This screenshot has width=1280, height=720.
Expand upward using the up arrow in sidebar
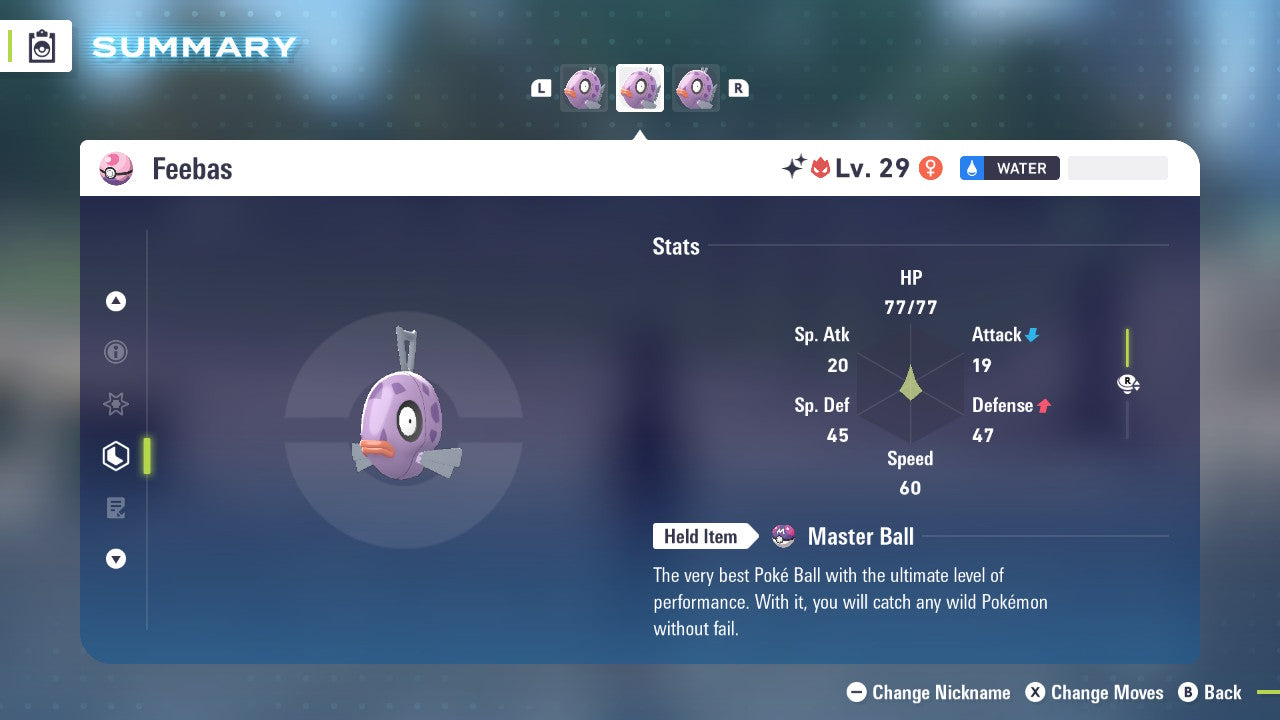pos(116,301)
